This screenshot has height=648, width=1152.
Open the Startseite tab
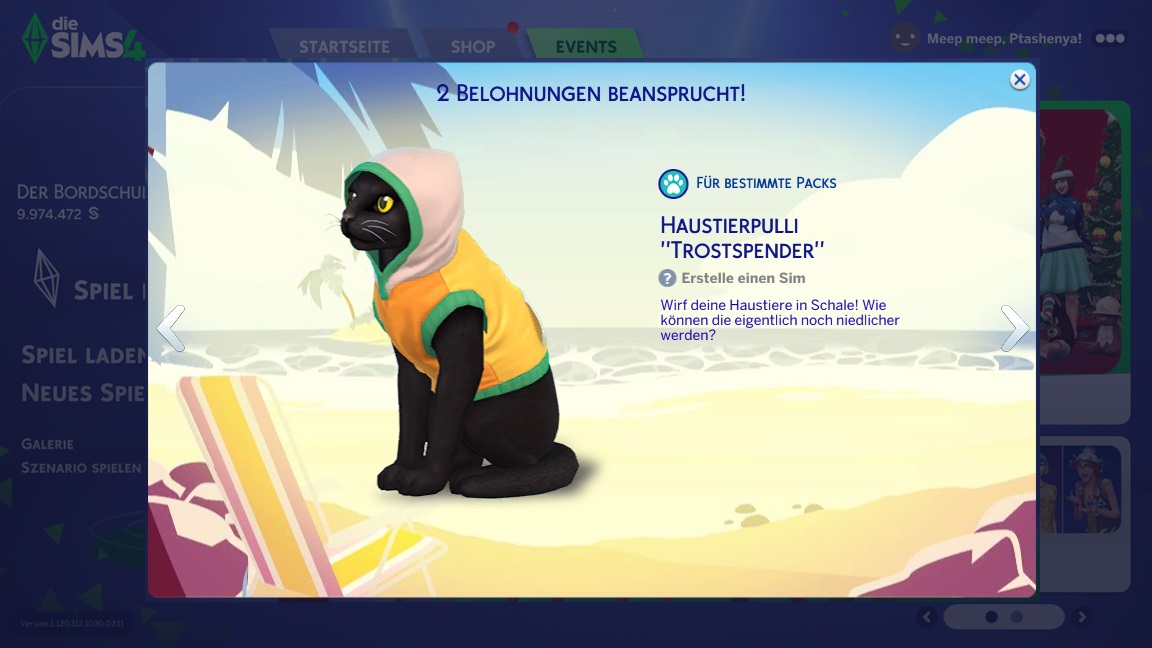coord(344,47)
